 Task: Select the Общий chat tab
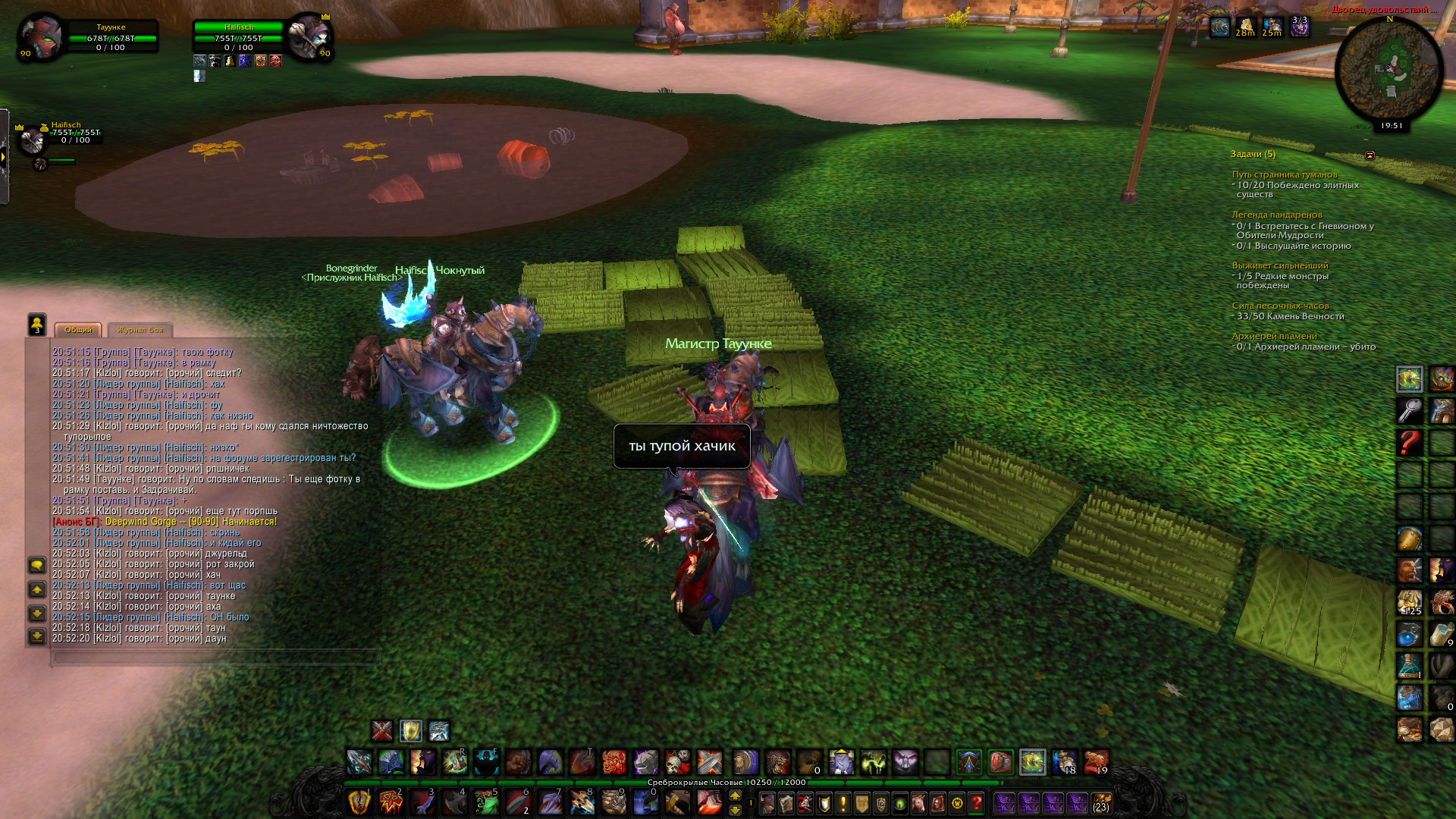click(x=78, y=330)
